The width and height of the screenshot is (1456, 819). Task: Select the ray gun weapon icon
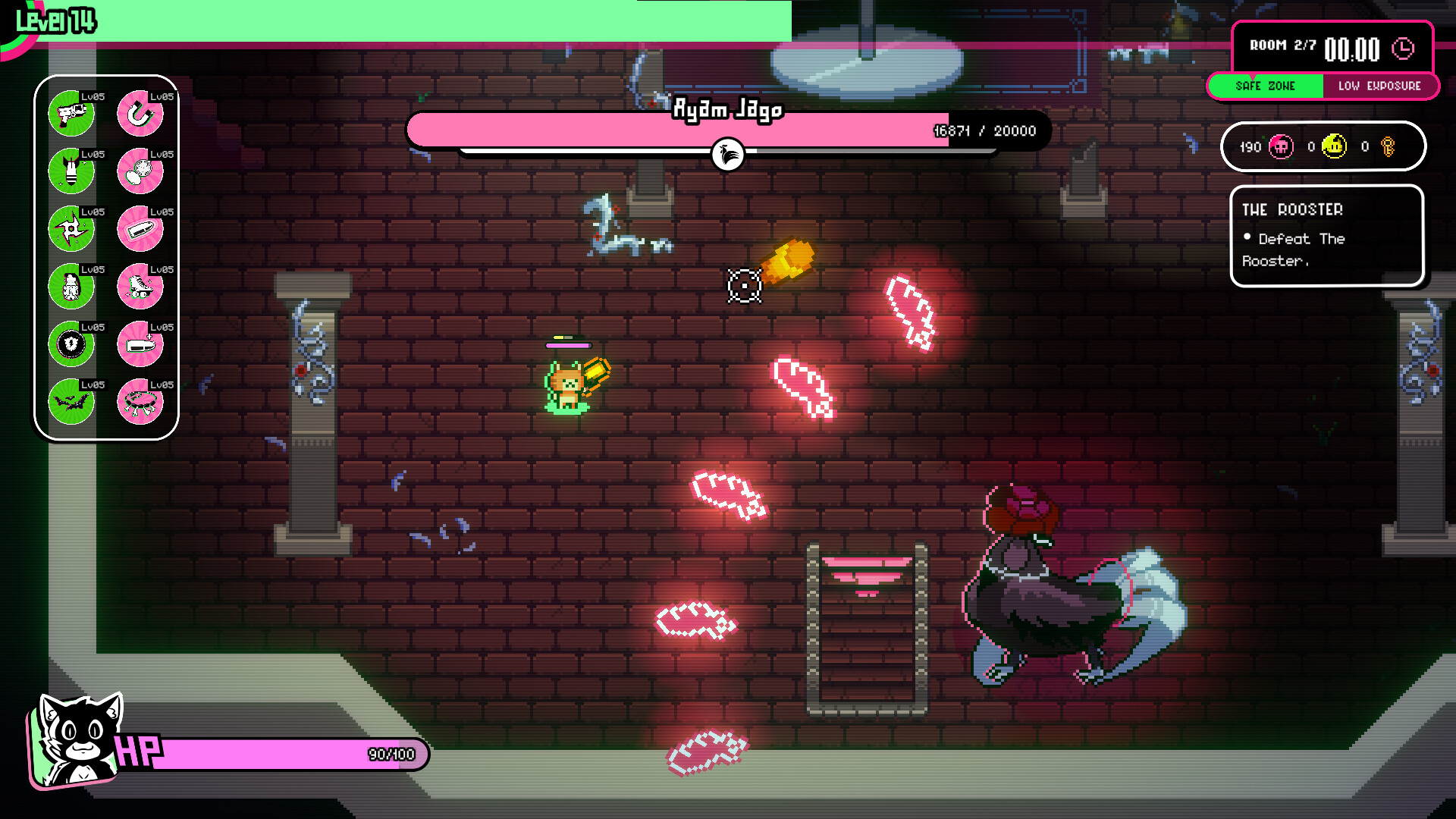coord(71,112)
